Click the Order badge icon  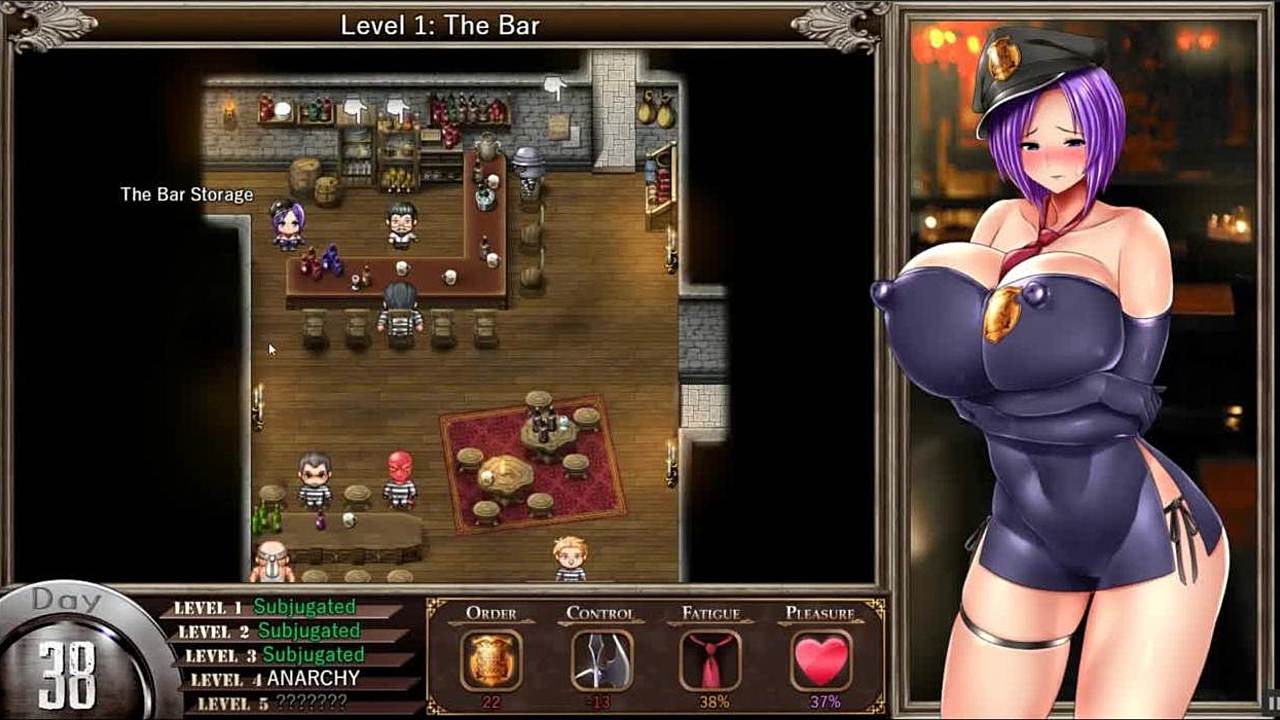click(x=491, y=660)
